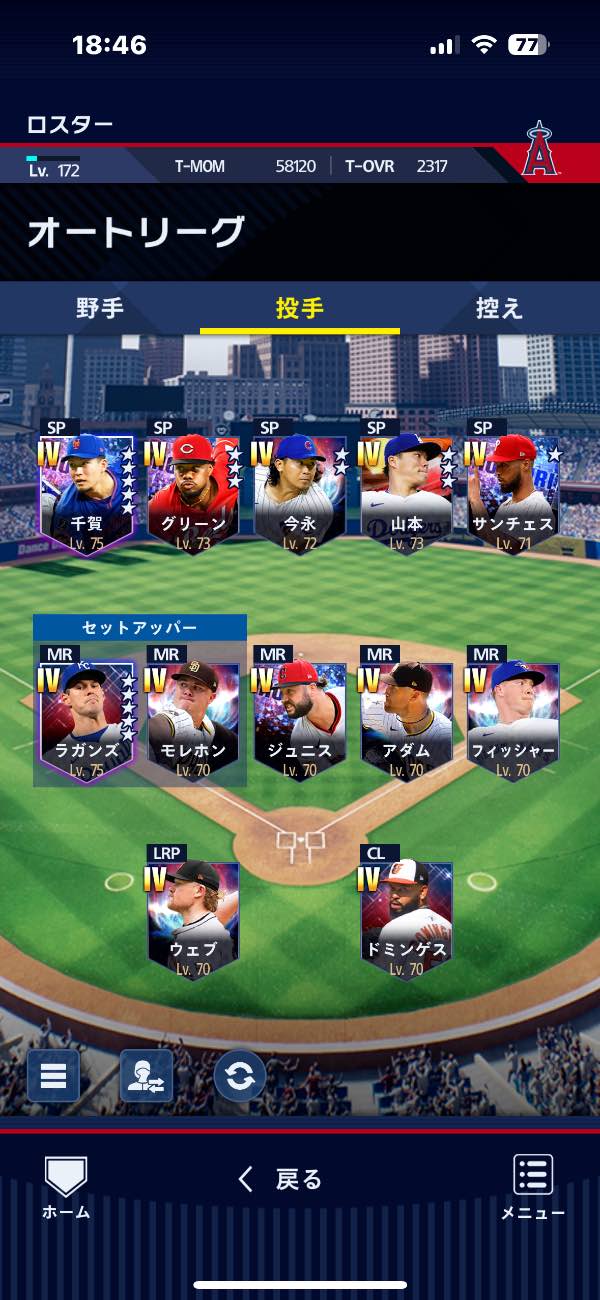Open the 控え tab
This screenshot has height=1300, width=600.
(499, 308)
